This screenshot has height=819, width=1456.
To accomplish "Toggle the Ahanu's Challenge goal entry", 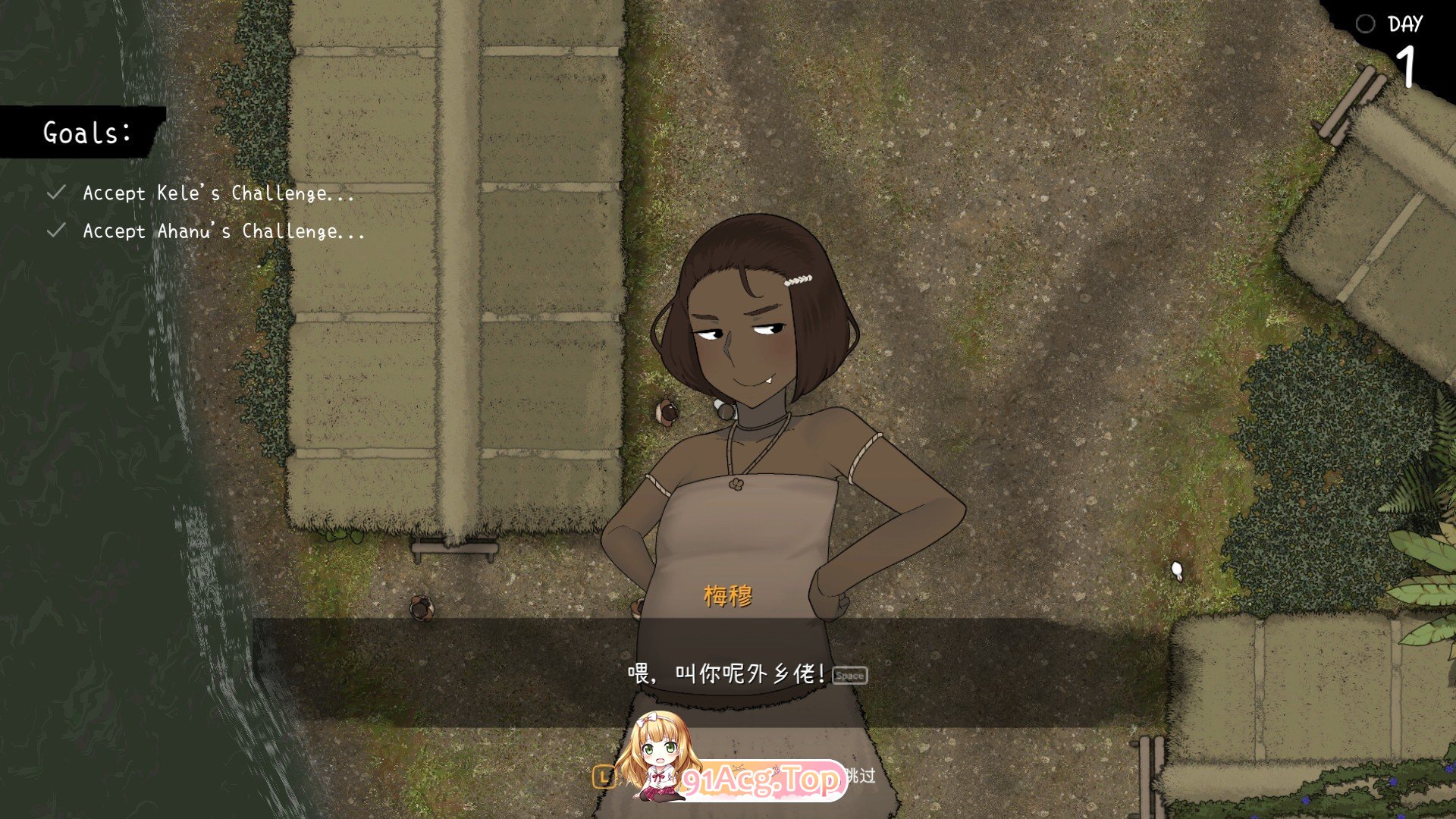I will [x=222, y=232].
